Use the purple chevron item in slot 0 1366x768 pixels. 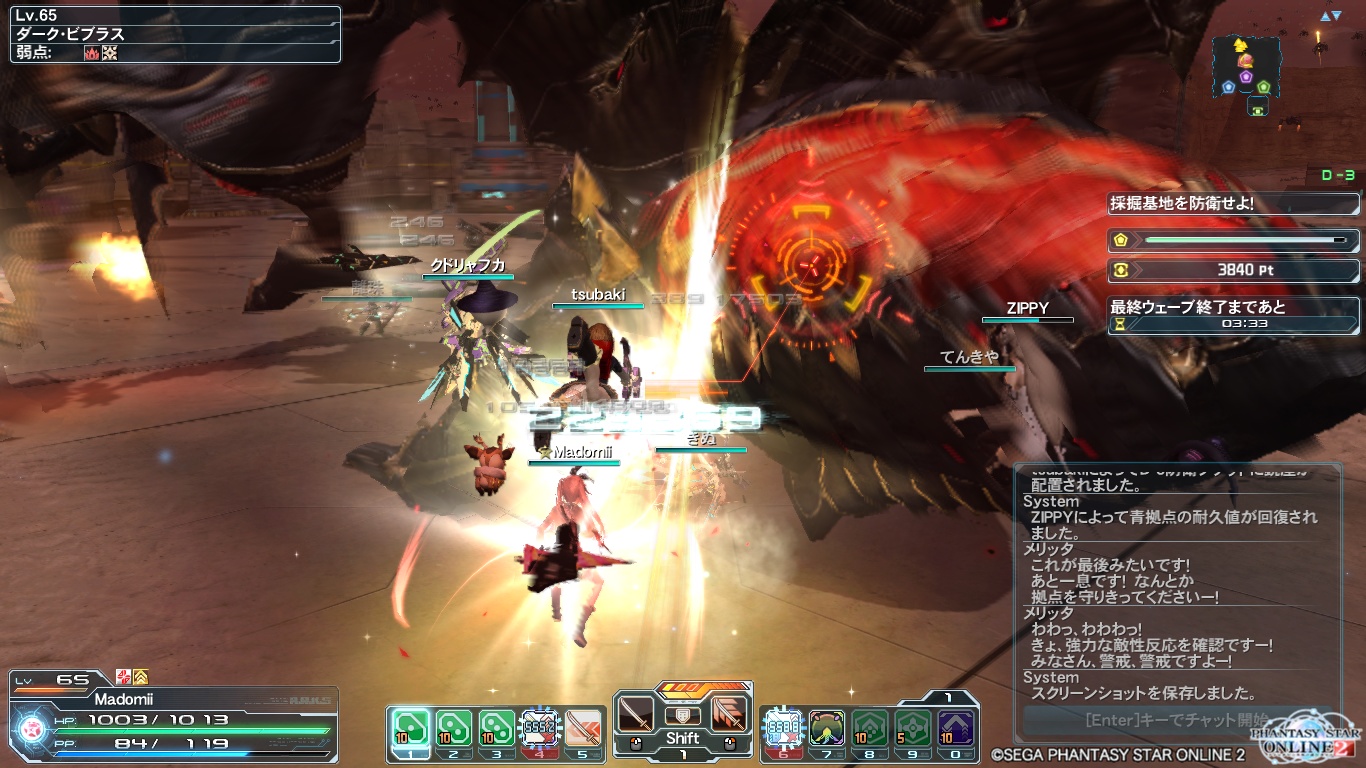coord(957,727)
